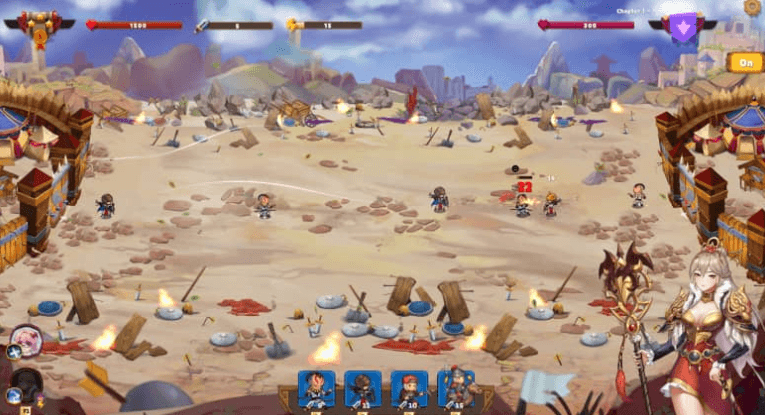
Task: Click the purple enemy faction banner emblem
Action: (x=684, y=28)
